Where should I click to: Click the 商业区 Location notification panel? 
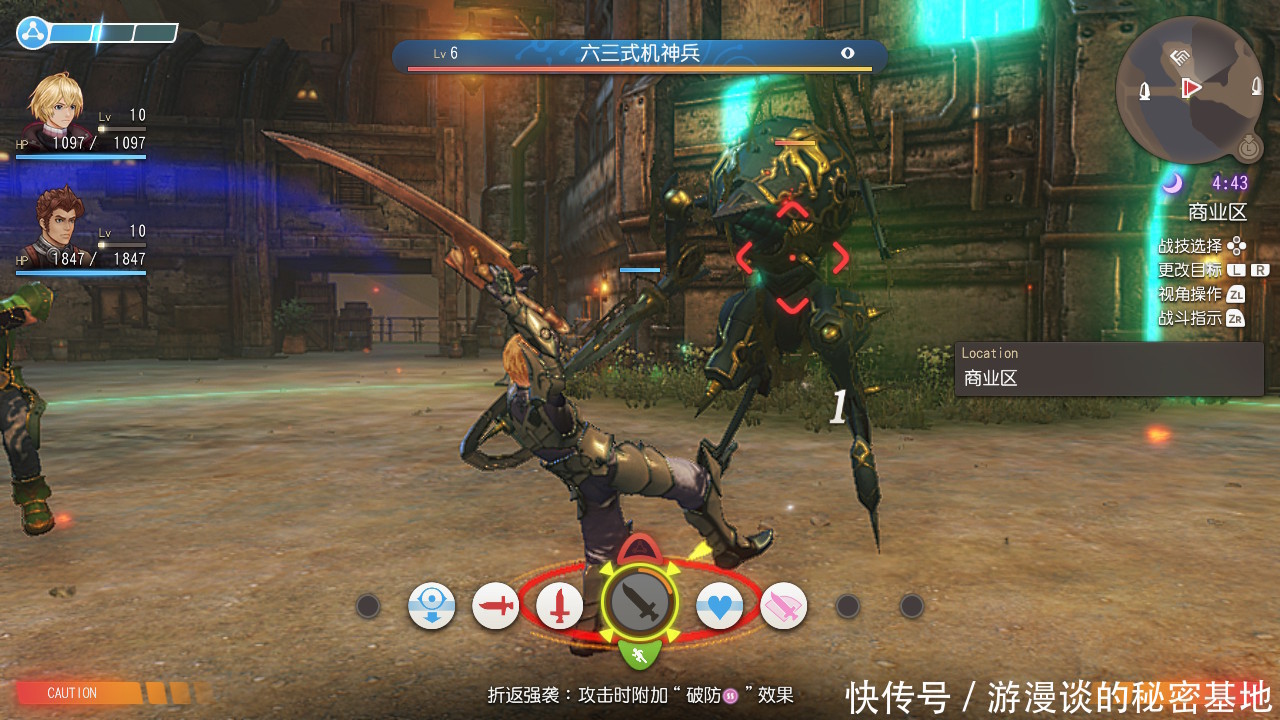(x=1108, y=369)
